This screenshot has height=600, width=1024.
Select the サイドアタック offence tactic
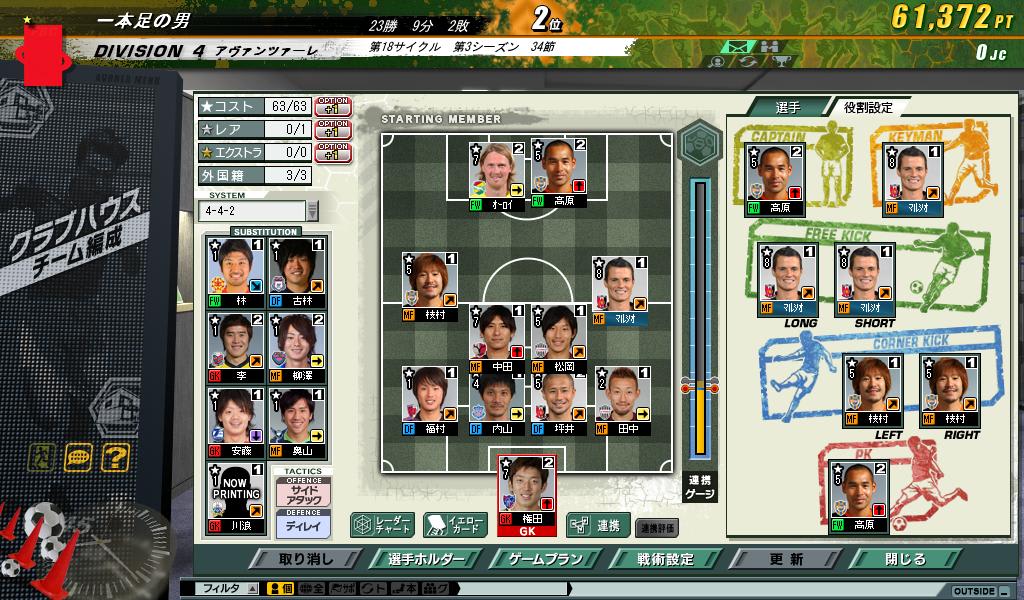click(301, 494)
